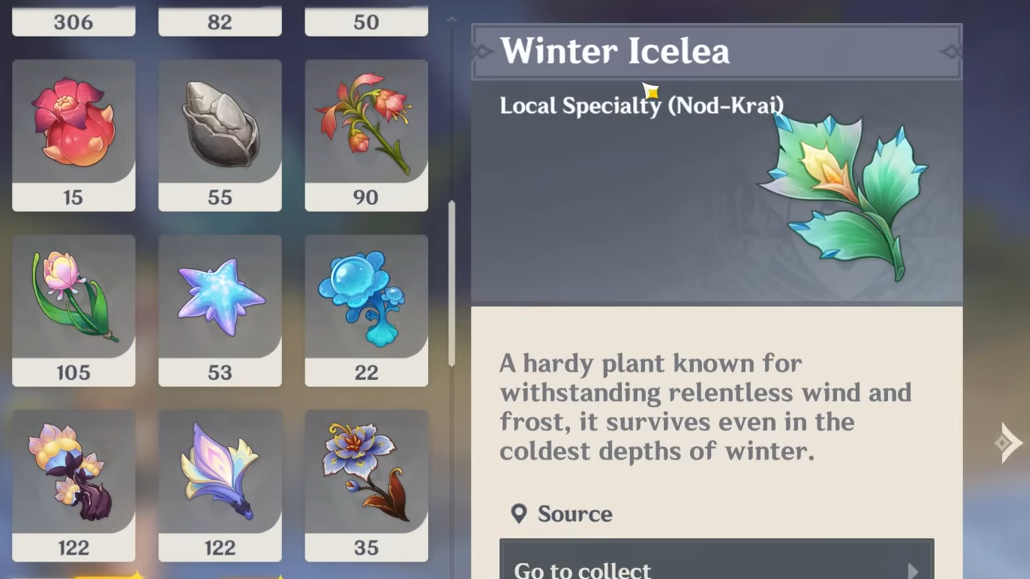Select the red flower bulb with count 15
This screenshot has height=579, width=1030.
coord(73,134)
